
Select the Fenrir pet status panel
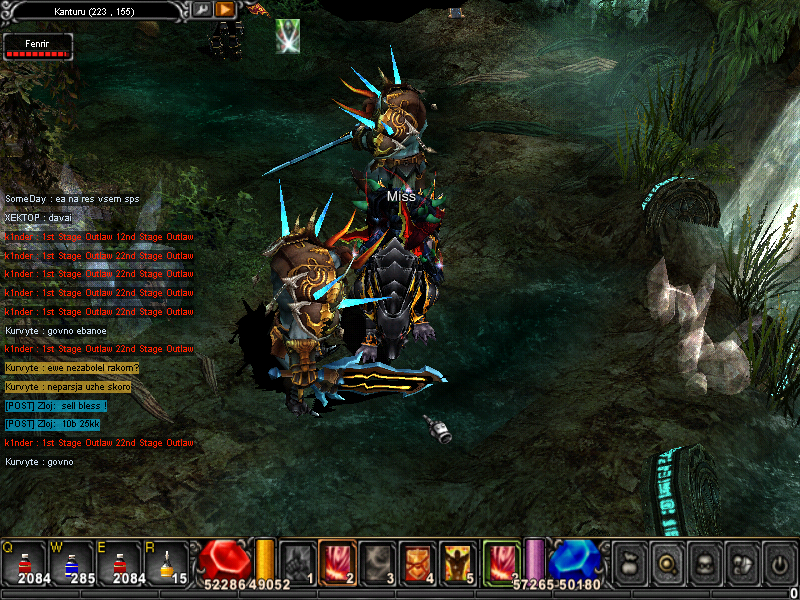pyautogui.click(x=38, y=45)
